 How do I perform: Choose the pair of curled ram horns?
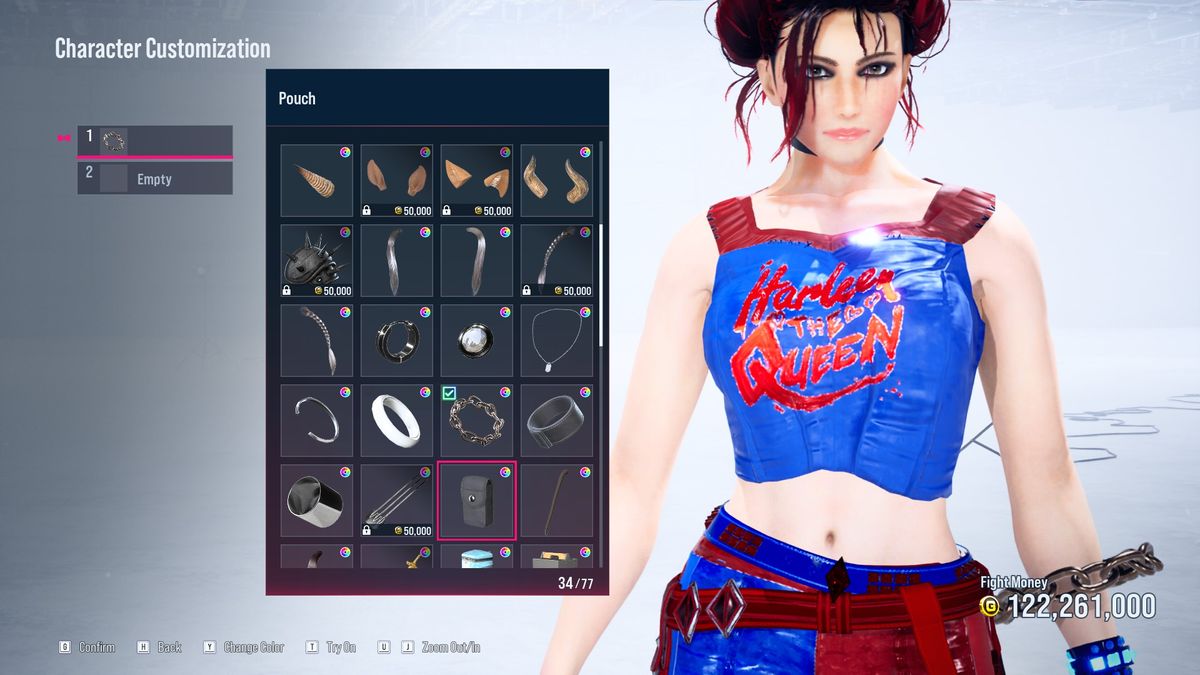pyautogui.click(x=556, y=181)
